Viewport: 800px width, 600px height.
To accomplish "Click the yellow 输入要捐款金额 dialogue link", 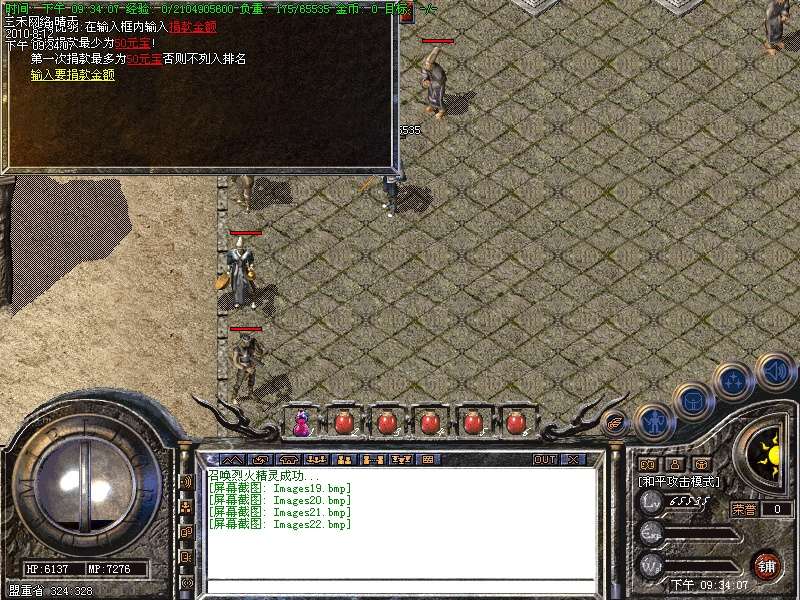I will click(72, 74).
